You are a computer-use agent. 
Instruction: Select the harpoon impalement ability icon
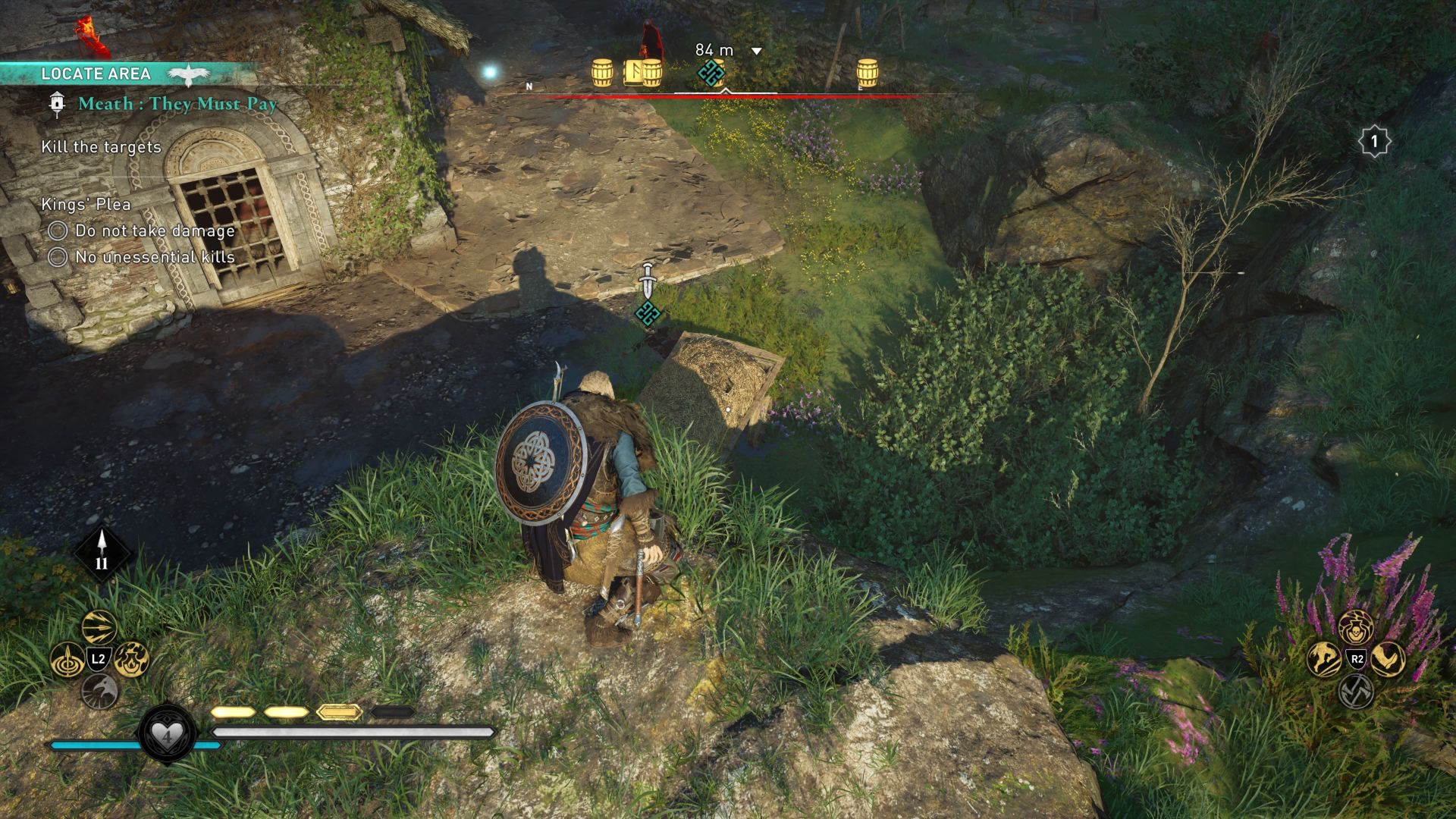pos(67,661)
